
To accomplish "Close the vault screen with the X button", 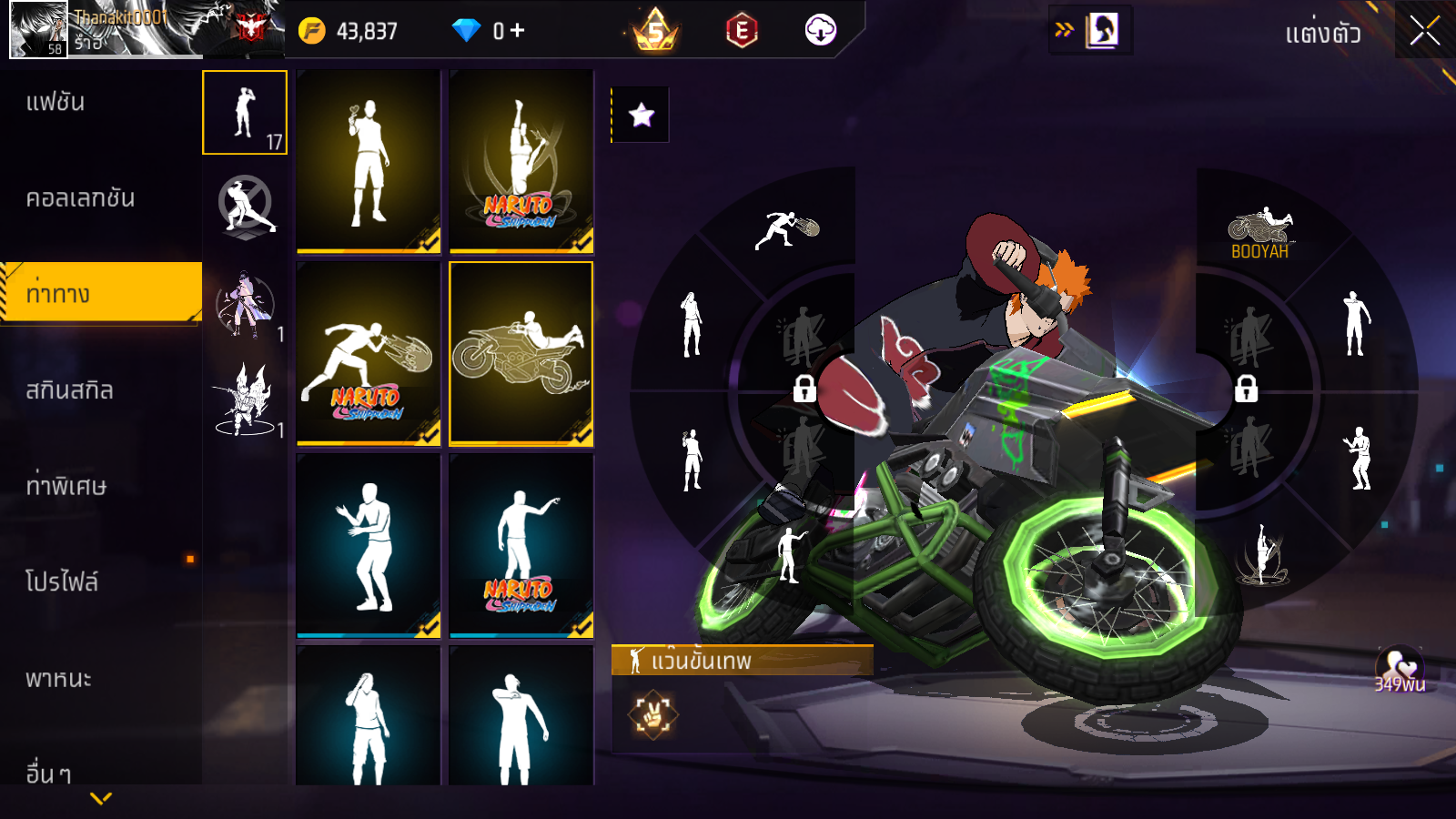I will click(1424, 32).
